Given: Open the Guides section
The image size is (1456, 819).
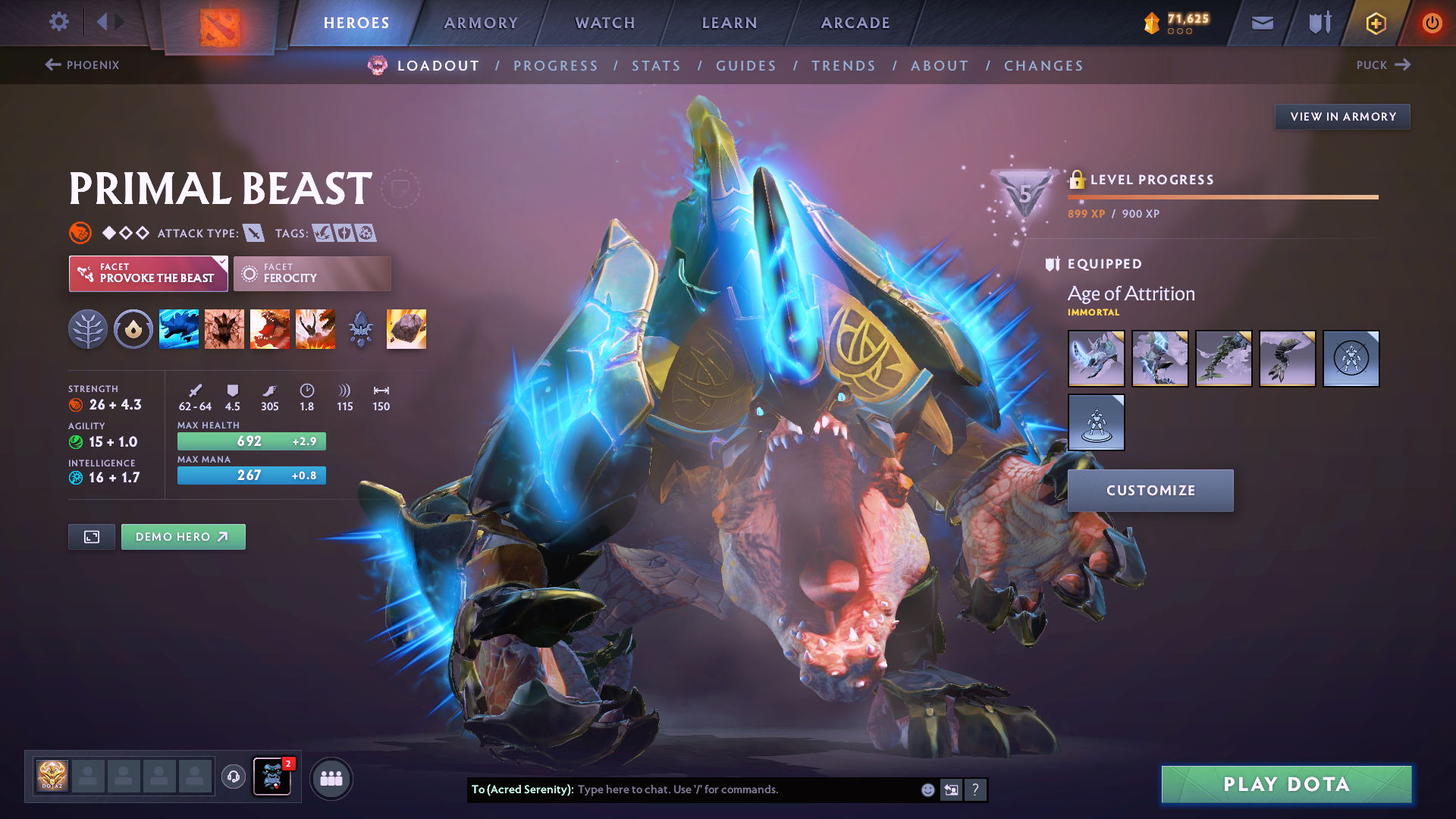Looking at the screenshot, I should coord(746,66).
